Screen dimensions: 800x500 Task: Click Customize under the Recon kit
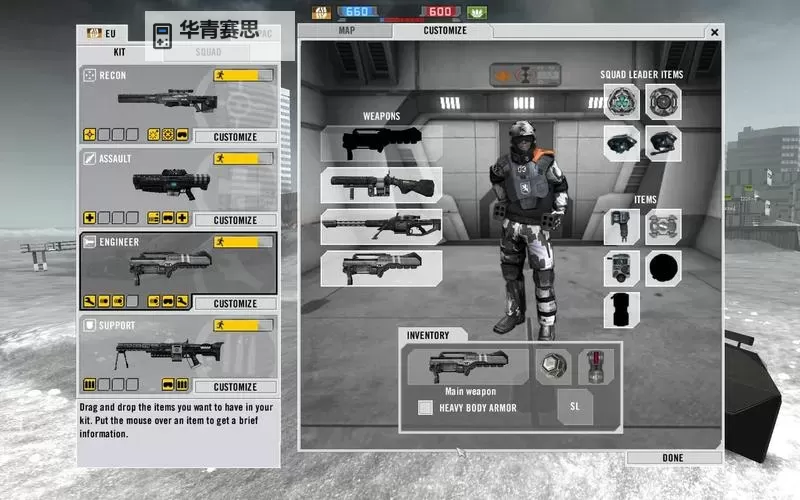(235, 137)
